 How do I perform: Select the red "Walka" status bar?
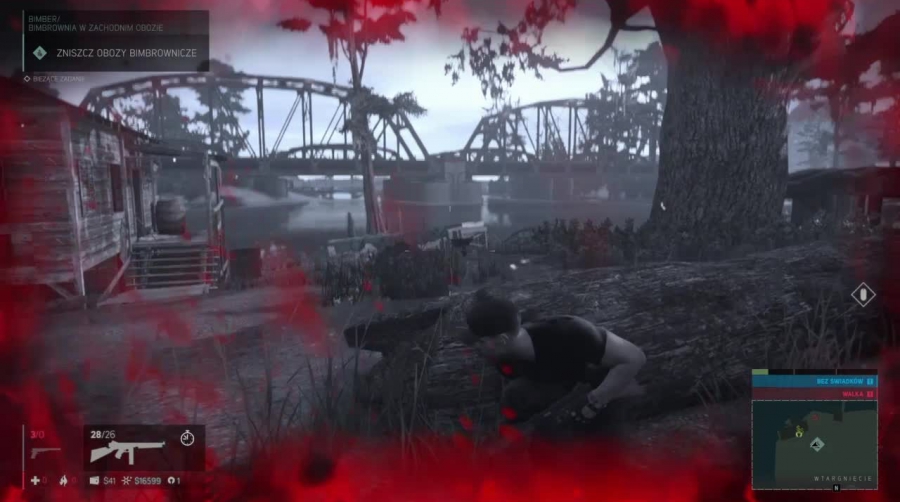click(x=813, y=394)
